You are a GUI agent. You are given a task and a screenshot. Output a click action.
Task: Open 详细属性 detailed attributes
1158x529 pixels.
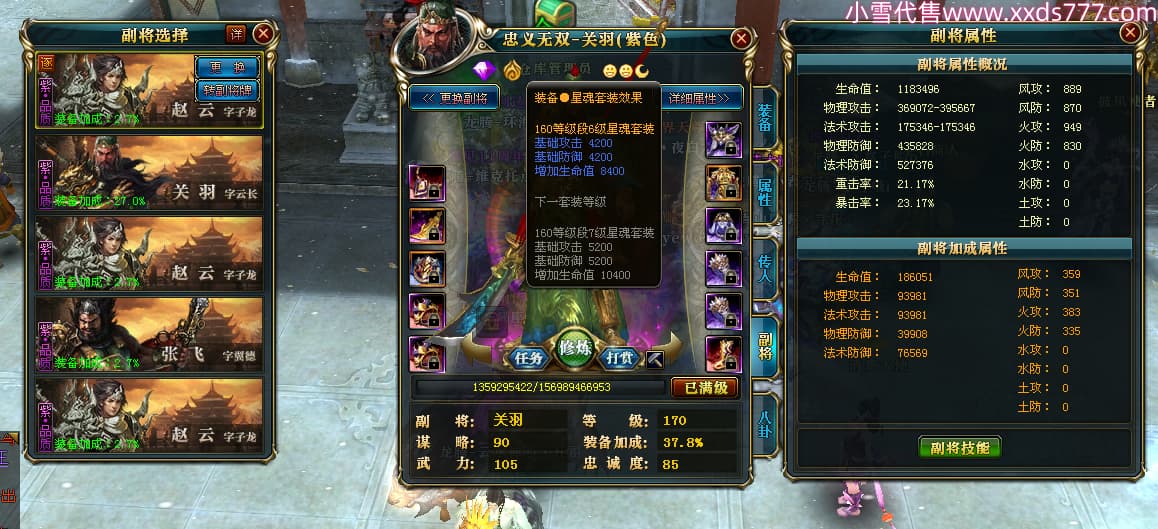point(703,98)
